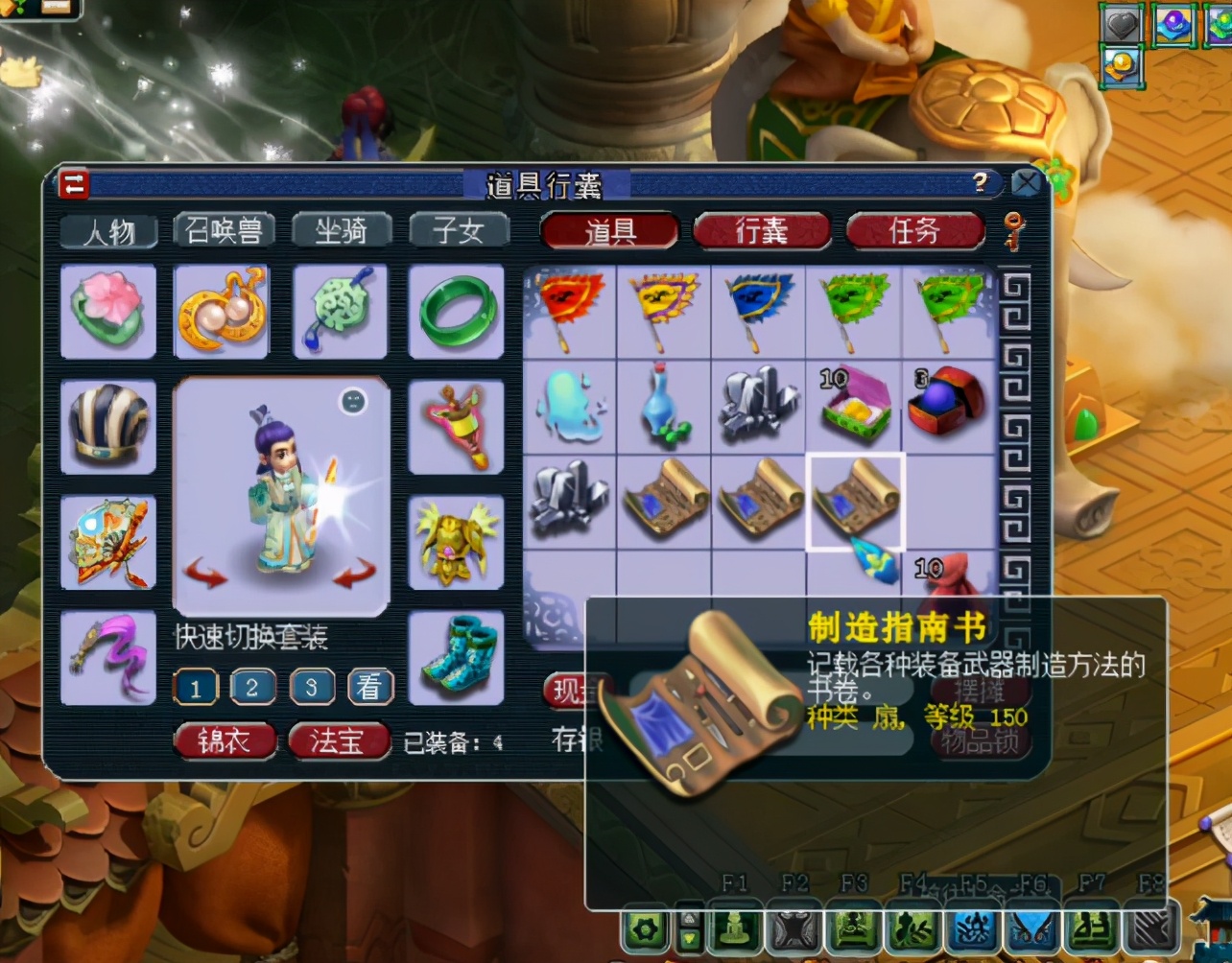Switch to quick outfit set 3
The width and height of the screenshot is (1232, 963).
point(312,688)
